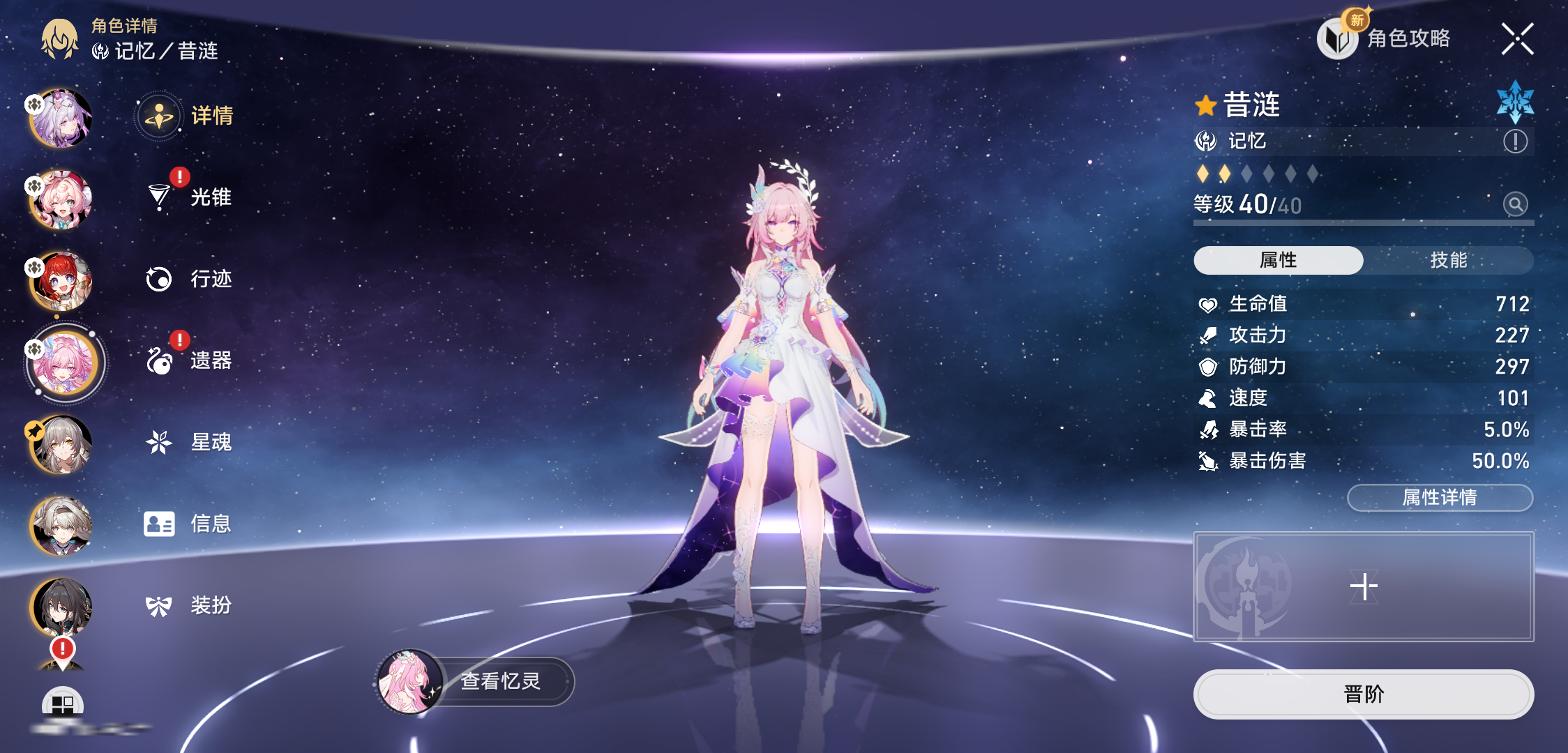Image resolution: width=1568 pixels, height=753 pixels.
Task: Select the red-haired character portrait
Action: (x=61, y=281)
